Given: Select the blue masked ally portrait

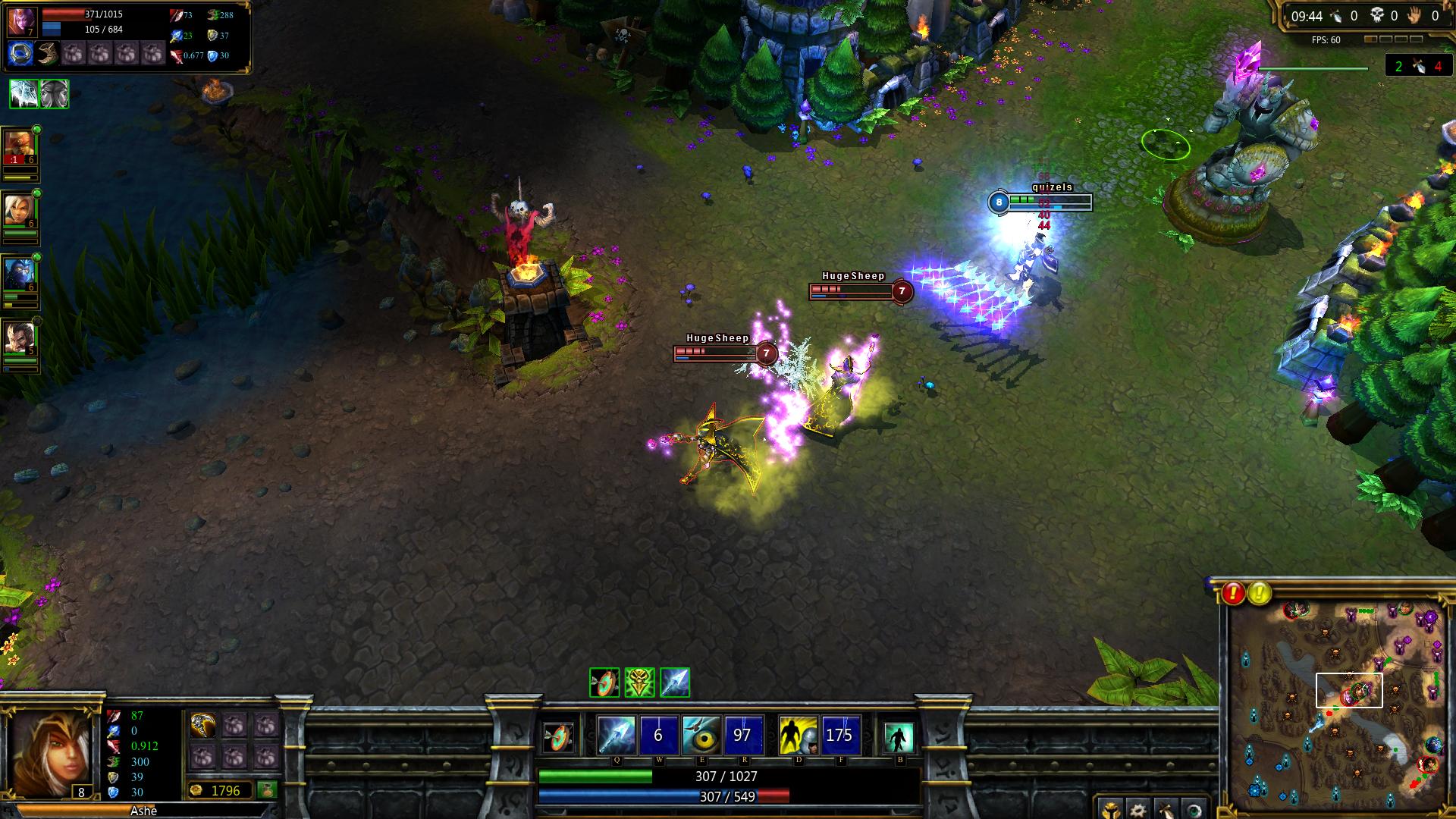Looking at the screenshot, I should tap(18, 273).
